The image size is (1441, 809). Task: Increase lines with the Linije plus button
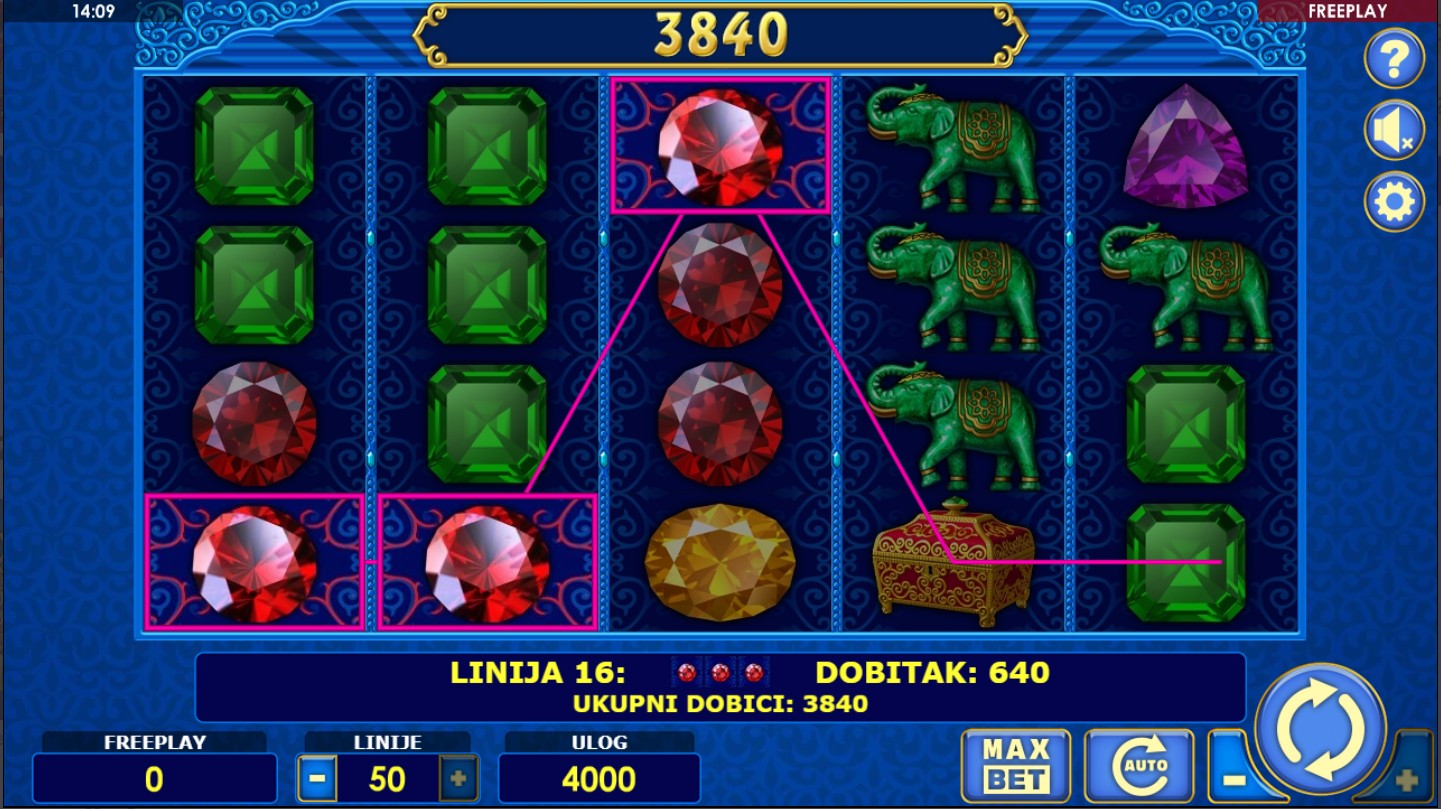[x=458, y=779]
